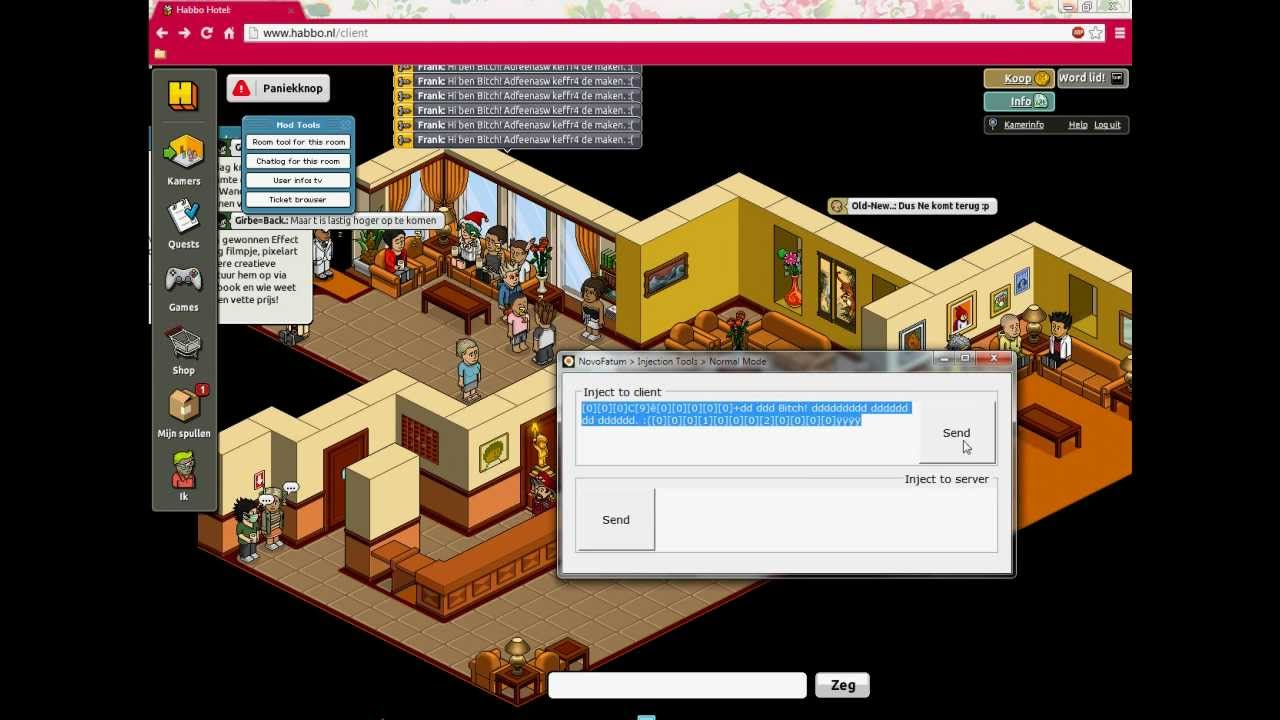The width and height of the screenshot is (1280, 720).
Task: Open Room tool for this room
Action: click(296, 142)
